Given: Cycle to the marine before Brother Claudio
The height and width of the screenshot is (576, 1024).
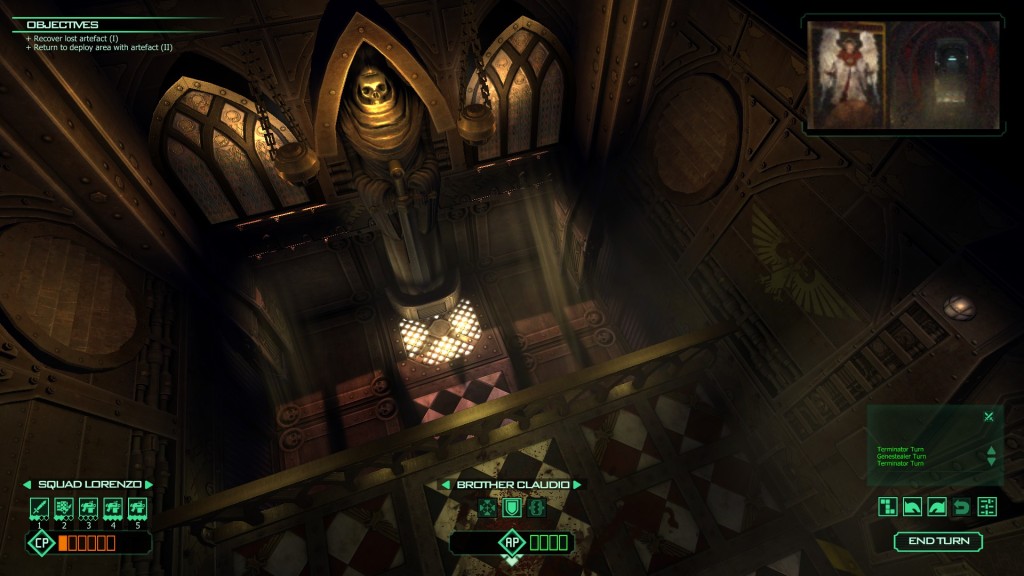Looking at the screenshot, I should coord(446,485).
